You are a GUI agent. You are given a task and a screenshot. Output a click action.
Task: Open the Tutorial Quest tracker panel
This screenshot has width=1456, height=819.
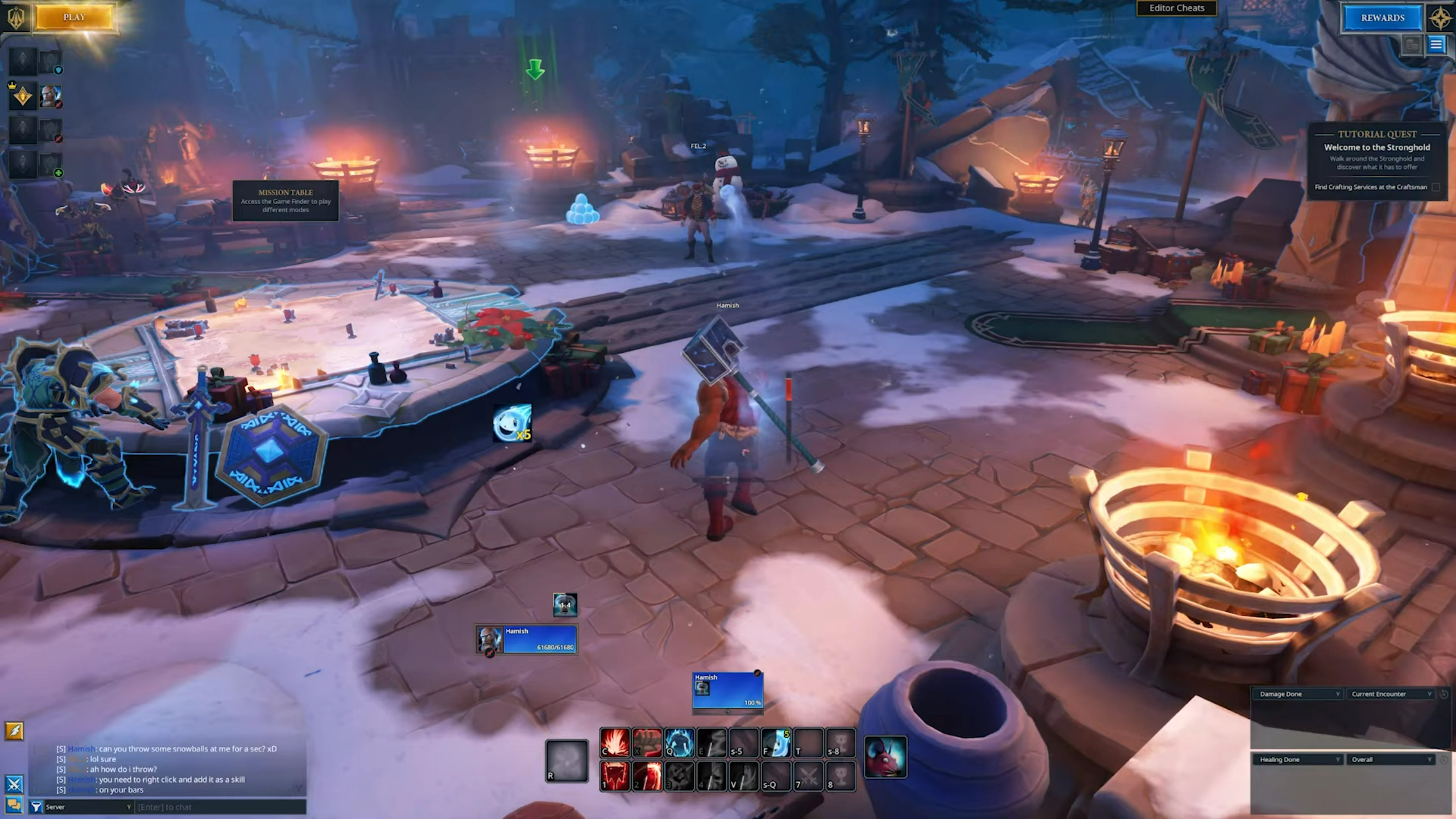pos(1376,160)
